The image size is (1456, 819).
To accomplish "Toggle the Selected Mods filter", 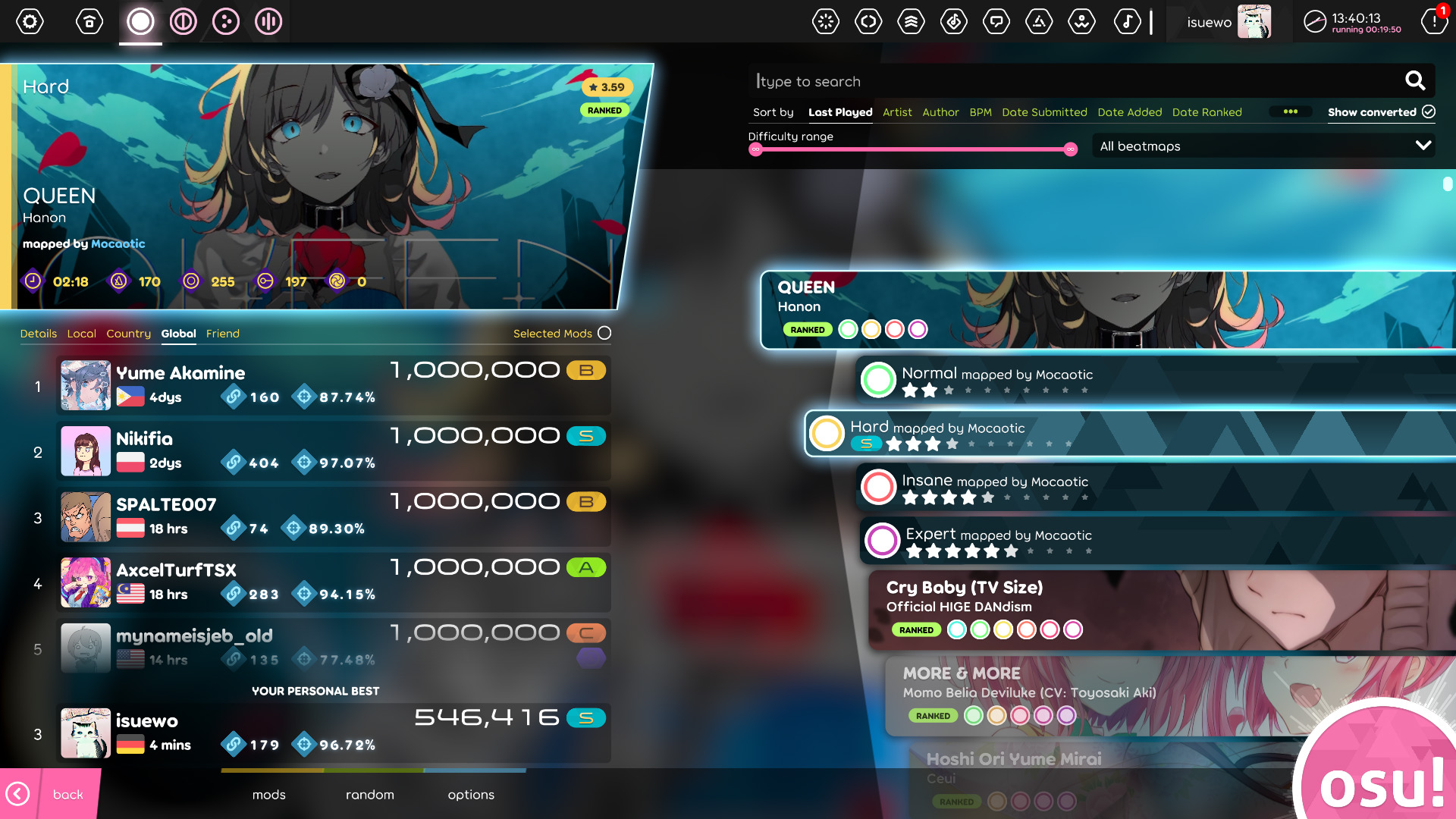I will (604, 333).
